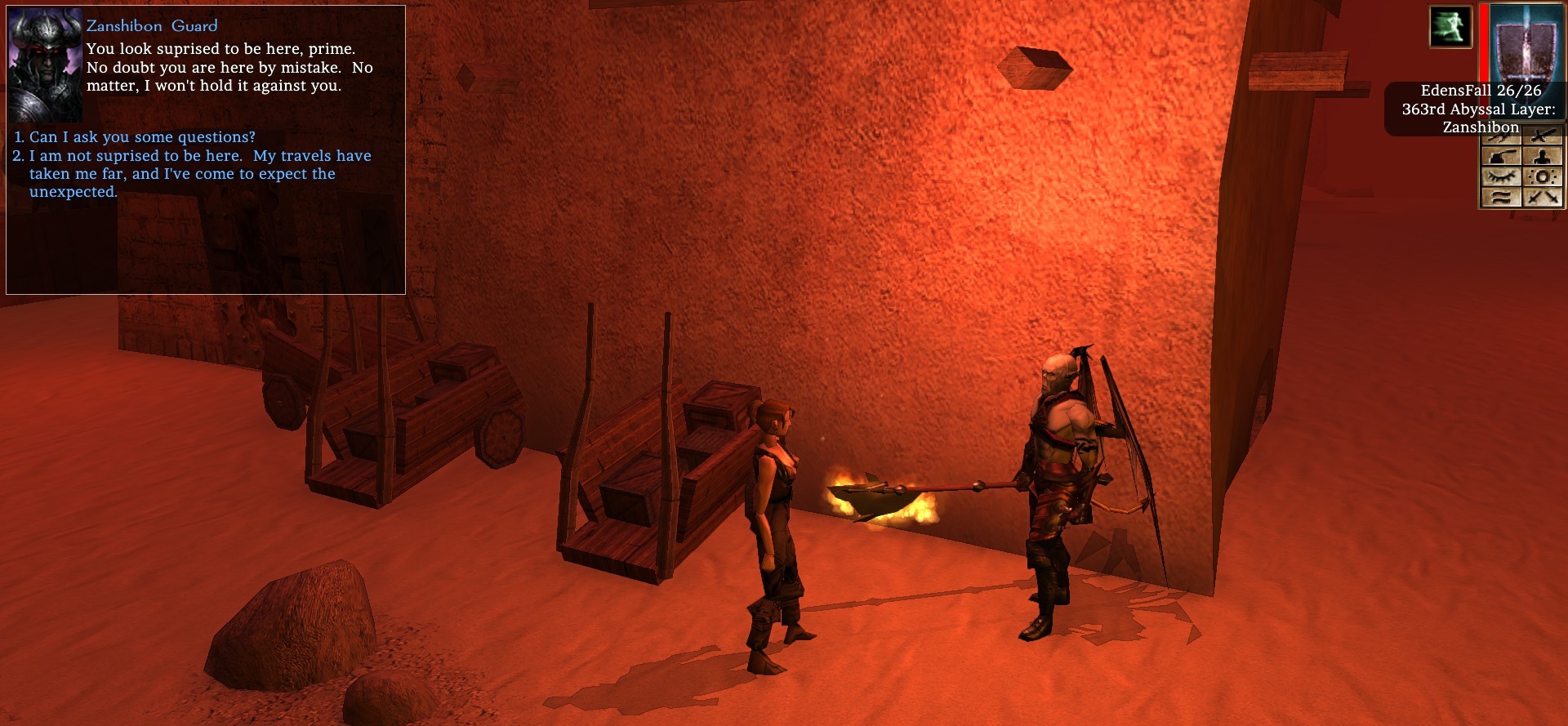Click the Zanshibon Guard portrait

point(45,65)
